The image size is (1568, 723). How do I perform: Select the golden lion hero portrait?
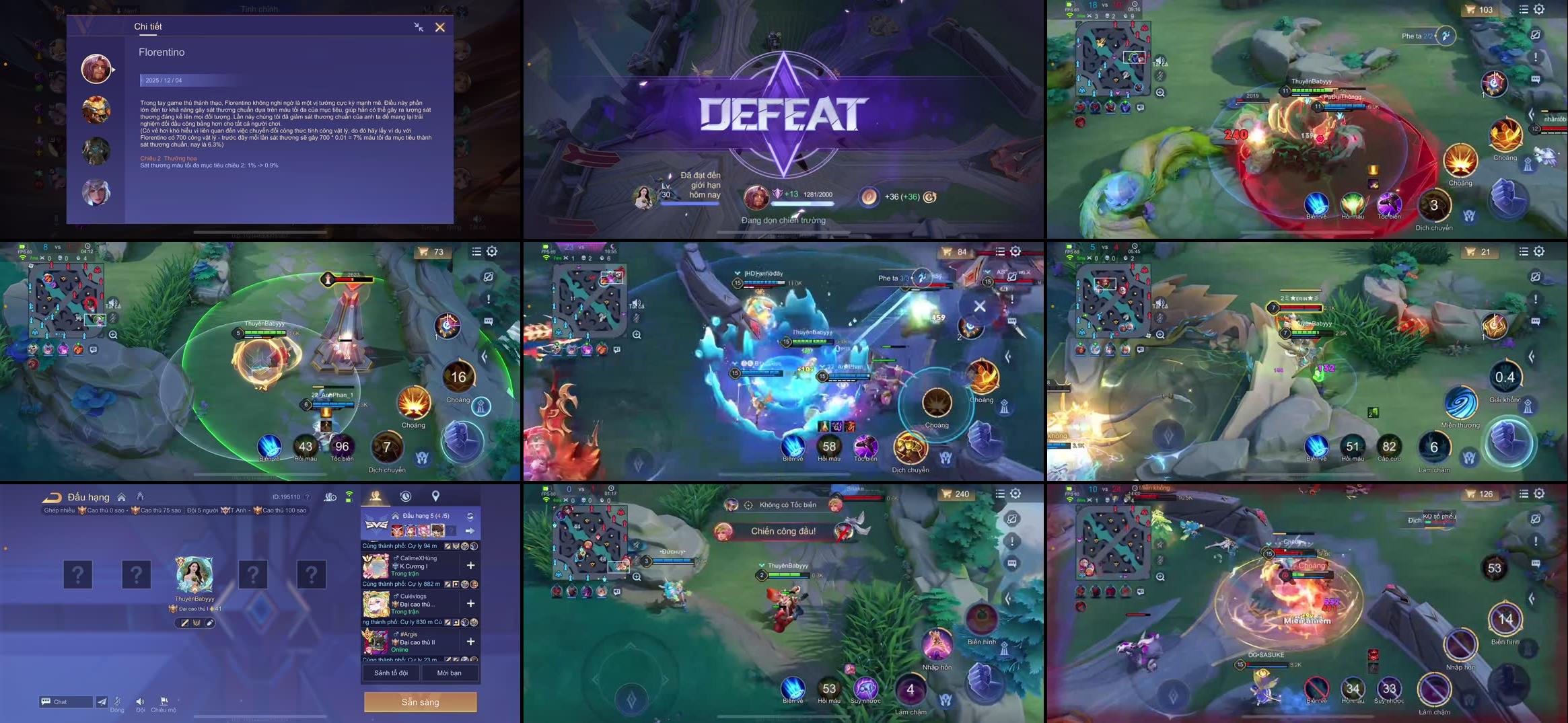pos(96,110)
